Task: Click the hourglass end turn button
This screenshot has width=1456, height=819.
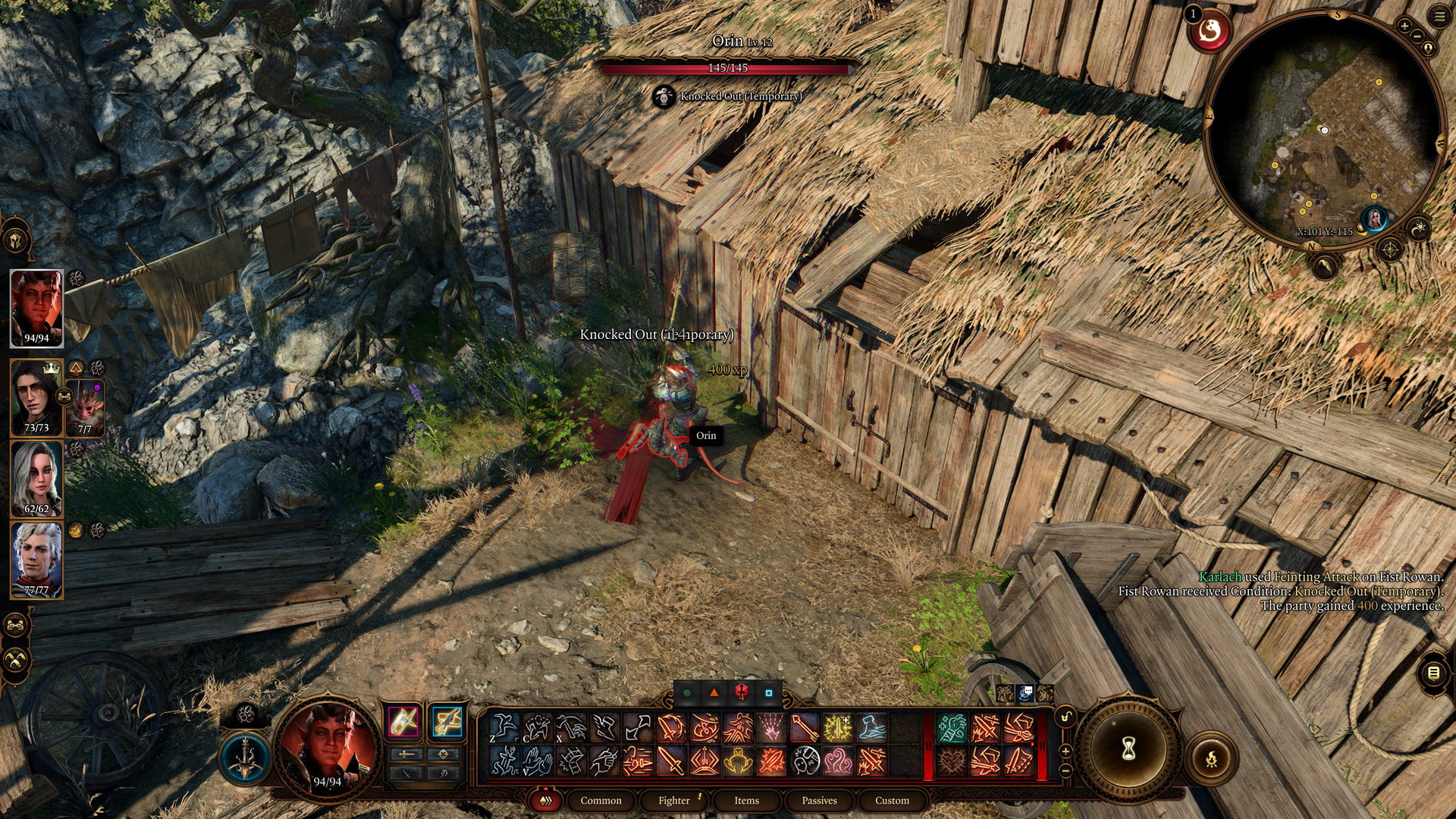Action: 1128,749
